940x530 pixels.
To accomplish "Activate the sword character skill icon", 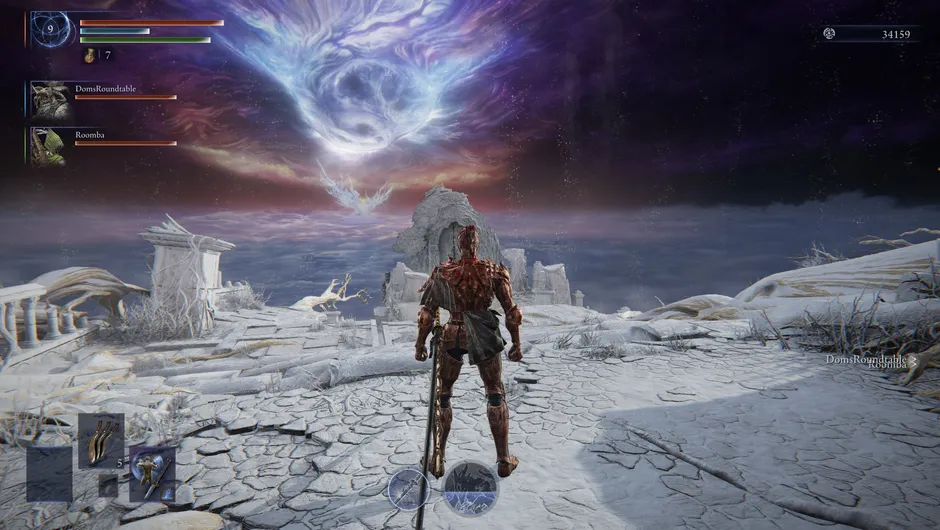I will pyautogui.click(x=409, y=488).
